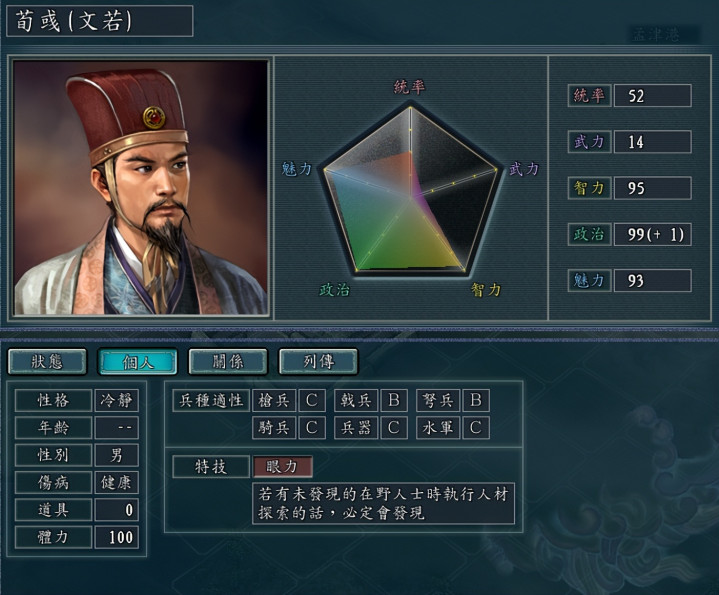This screenshot has width=719, height=595.
Task: Open the 關係 tab
Action: [x=227, y=361]
